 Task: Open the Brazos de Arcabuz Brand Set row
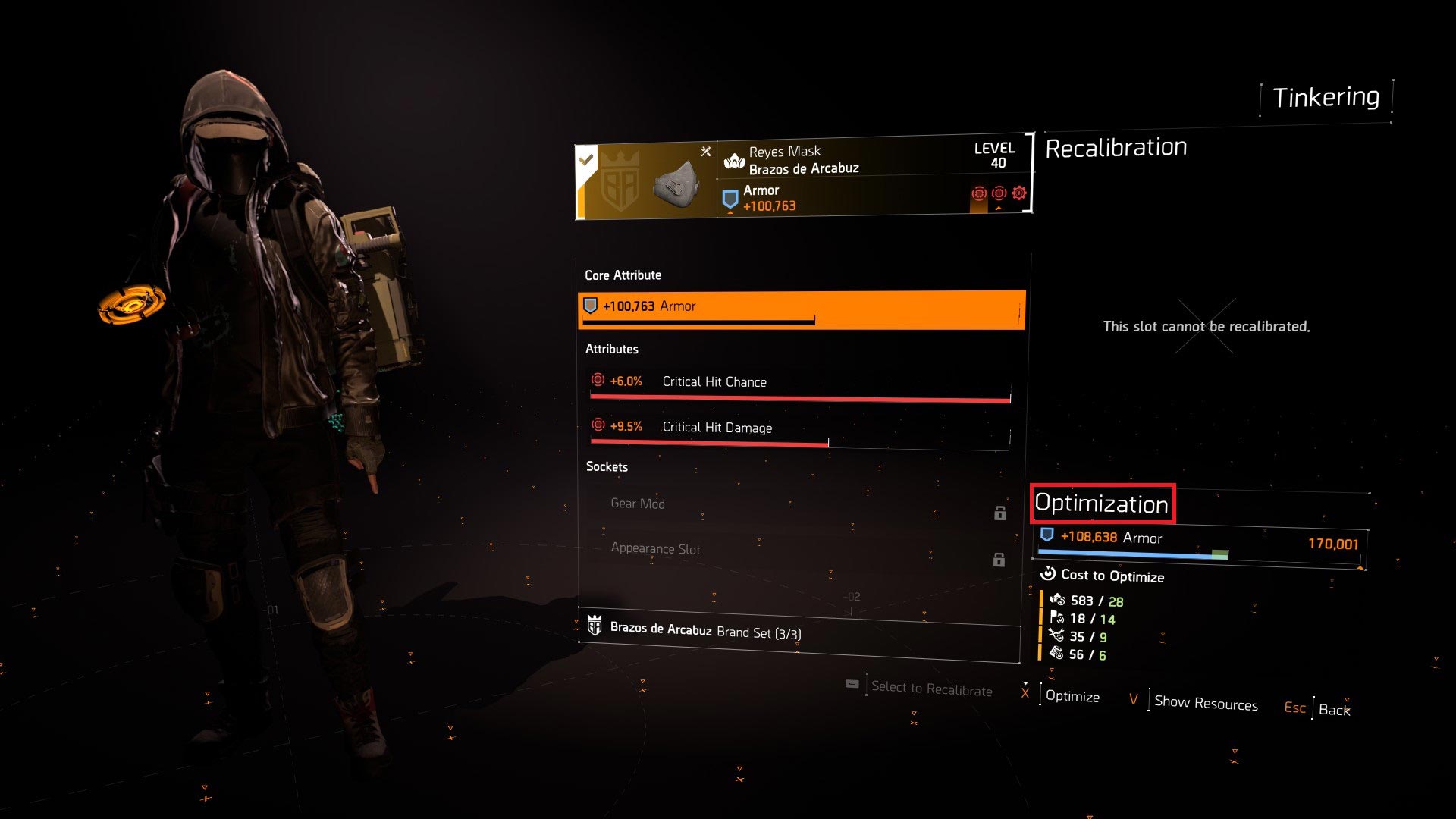(799, 631)
